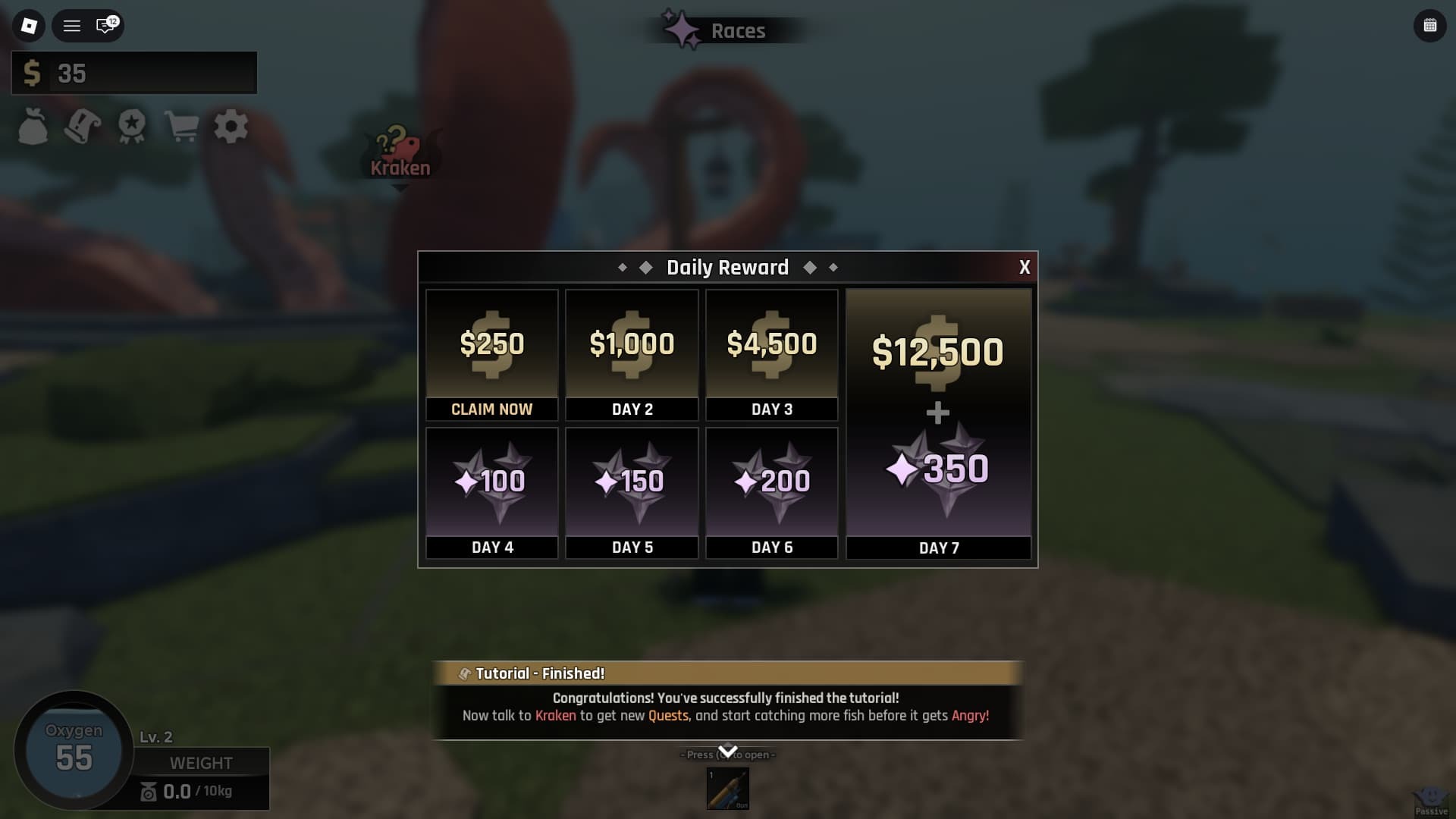This screenshot has width=1456, height=819.
Task: Open the hamburger menu
Action: (x=72, y=27)
